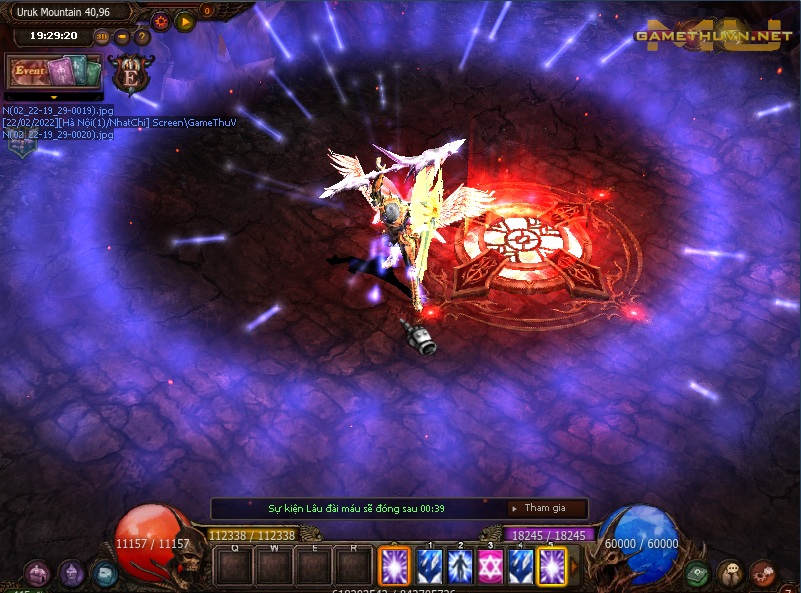Open the gear settings button
This screenshot has width=801, height=593.
[x=161, y=20]
